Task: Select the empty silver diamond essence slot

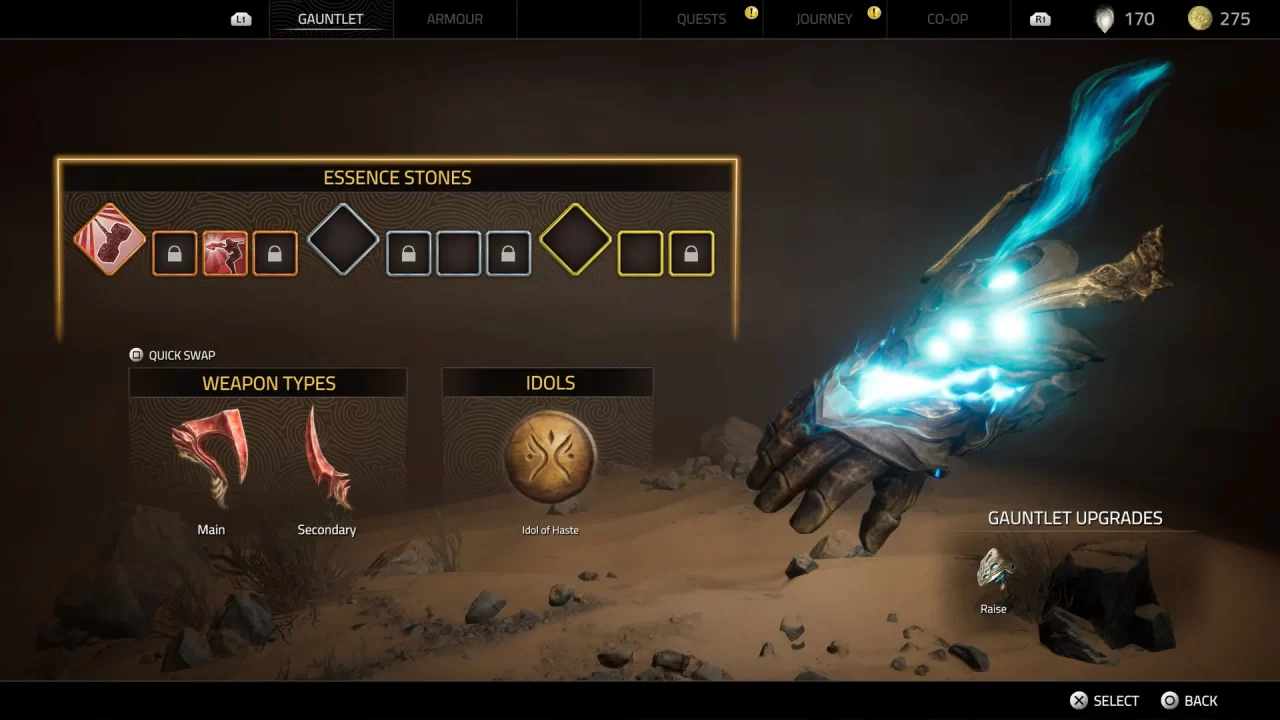Action: tap(343, 240)
